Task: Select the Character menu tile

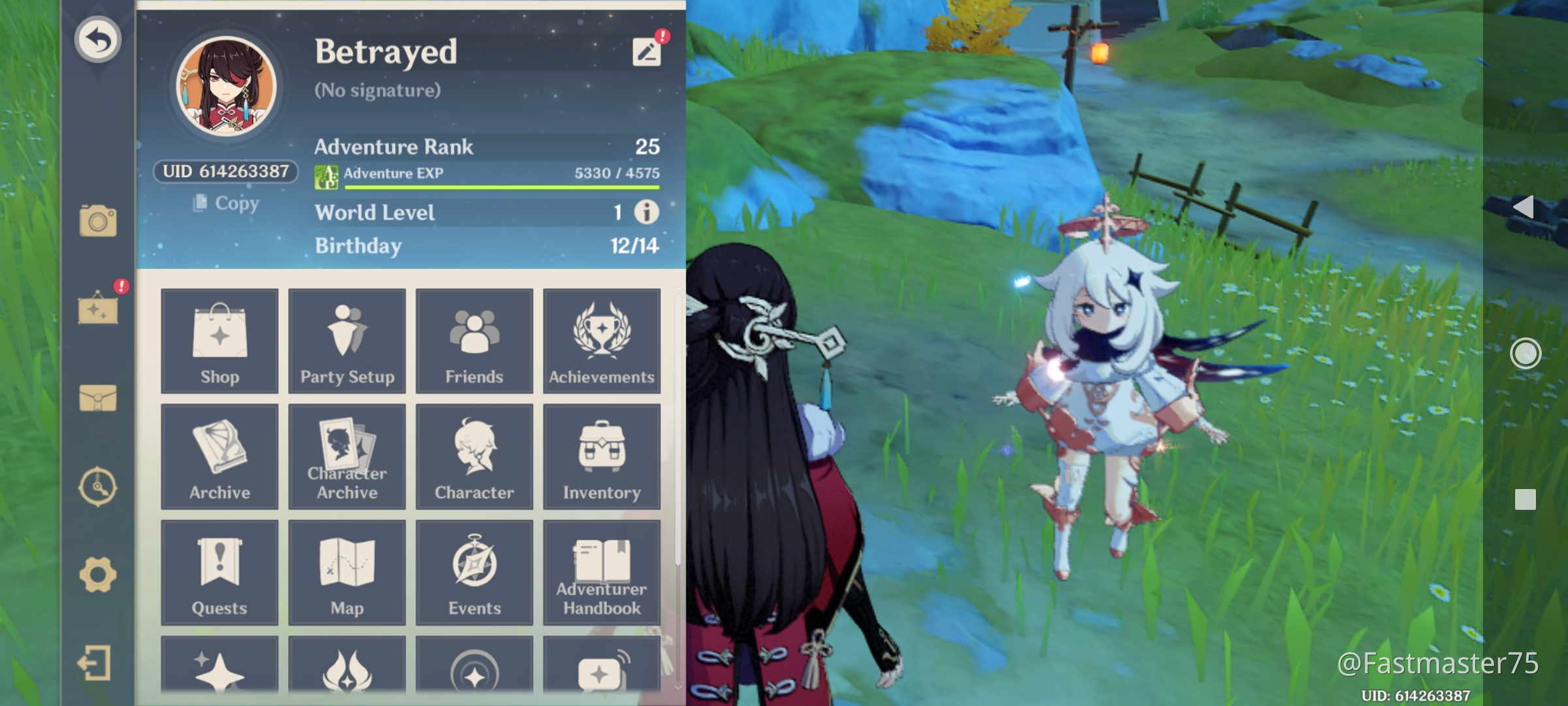Action: click(474, 457)
